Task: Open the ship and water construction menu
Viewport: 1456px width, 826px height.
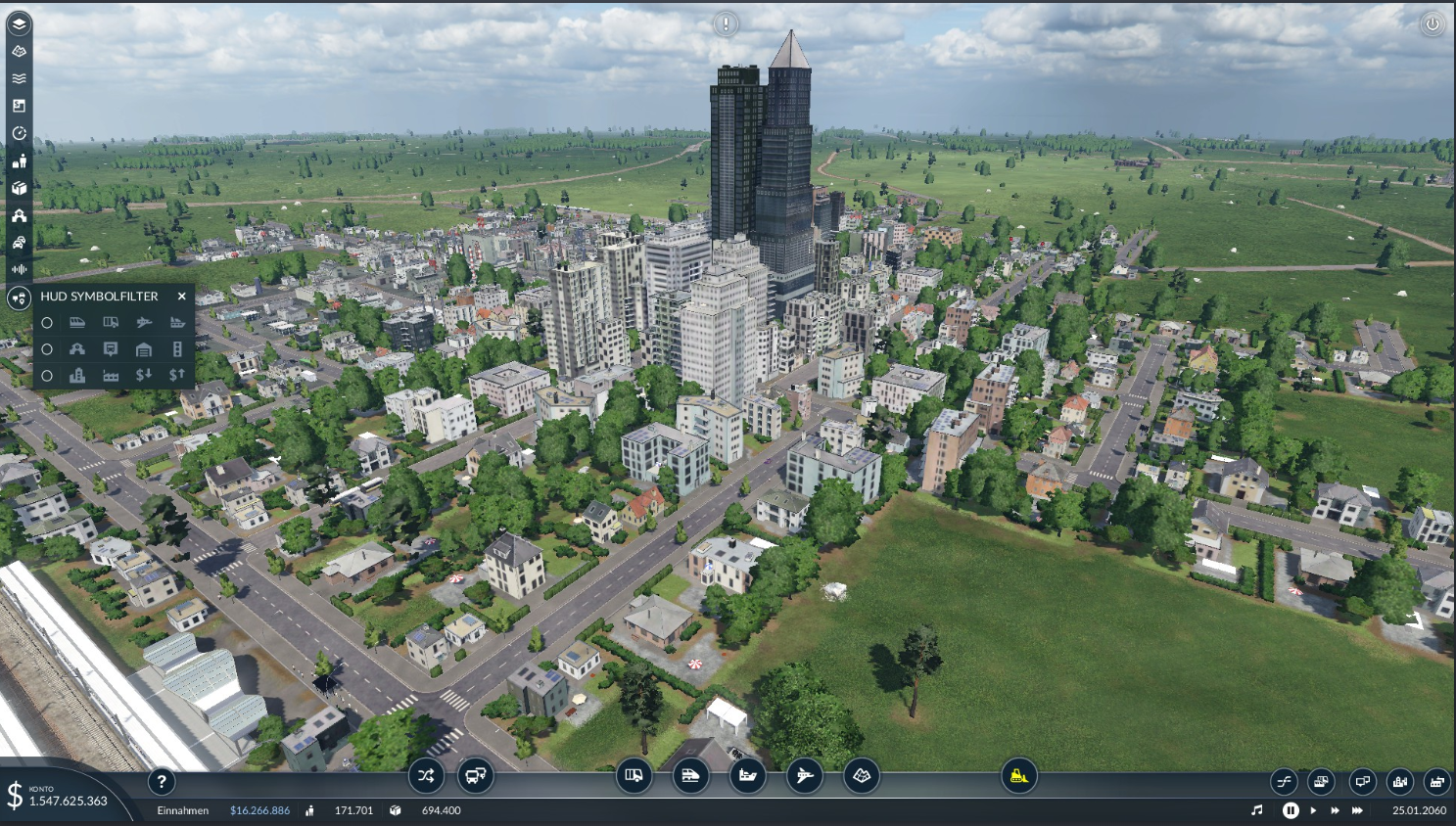Action: point(748,776)
